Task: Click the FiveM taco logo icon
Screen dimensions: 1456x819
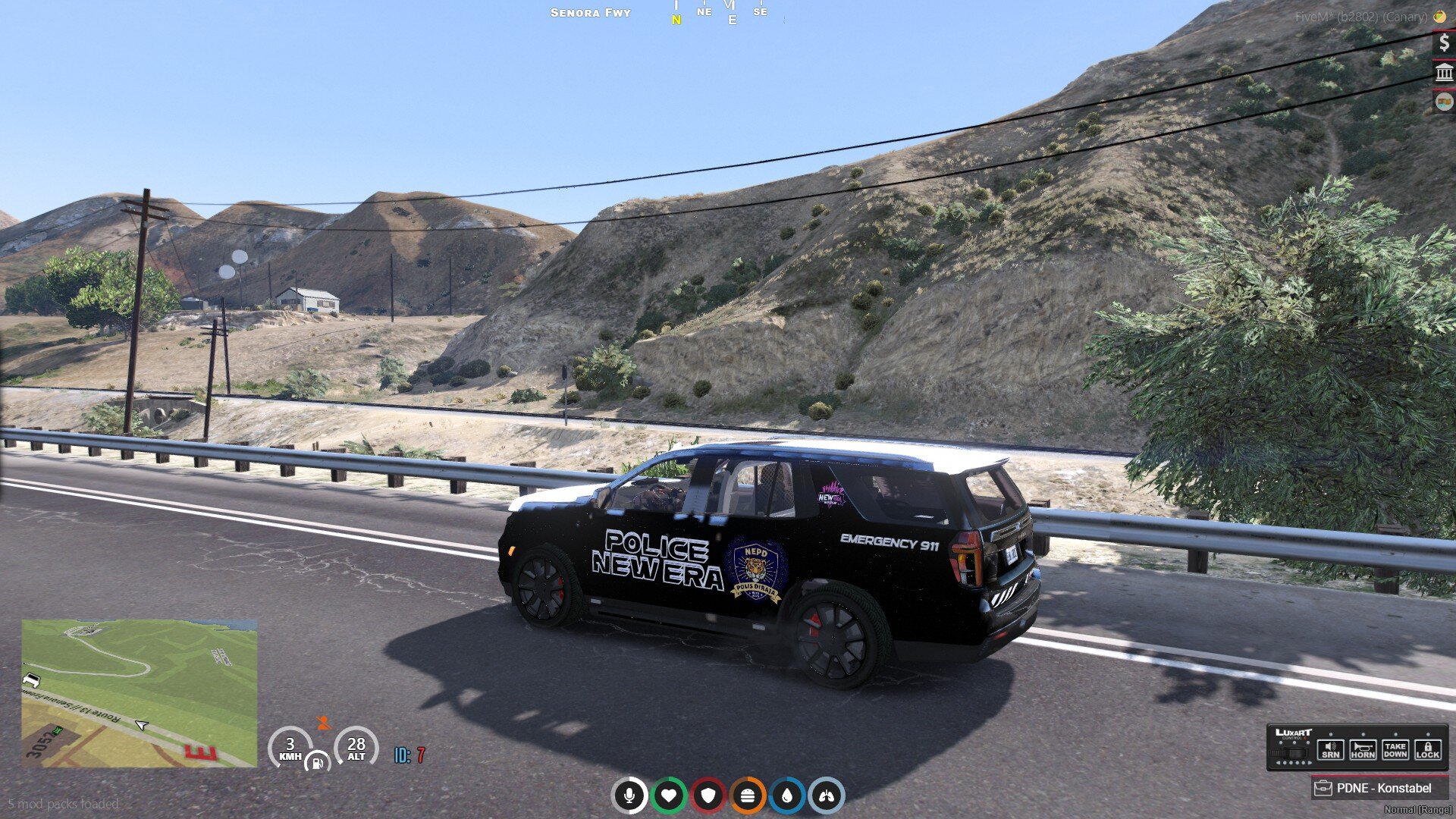Action: [x=1439, y=16]
